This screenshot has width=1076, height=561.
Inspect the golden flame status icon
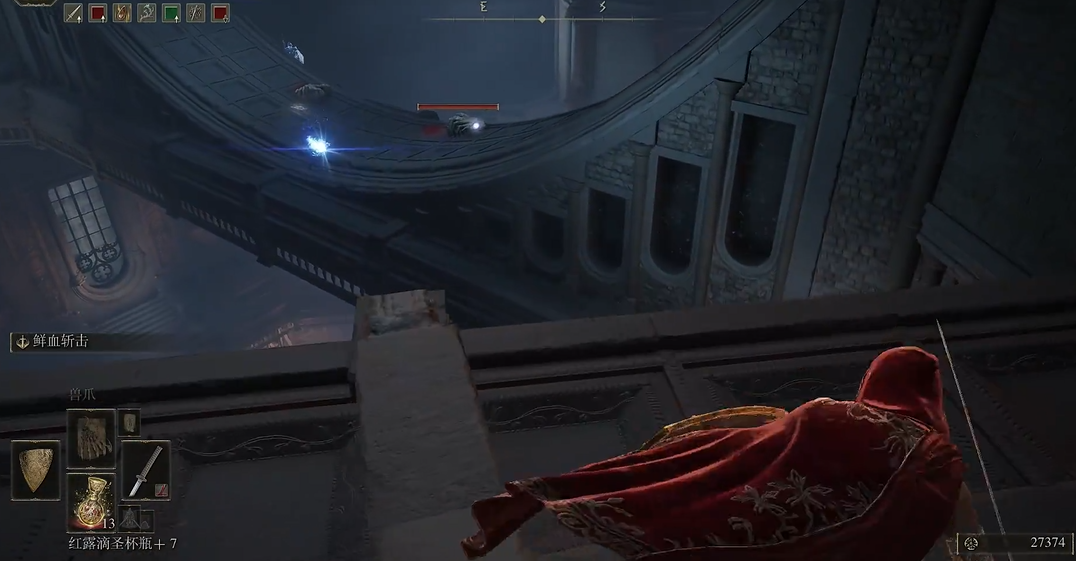pyautogui.click(x=122, y=13)
